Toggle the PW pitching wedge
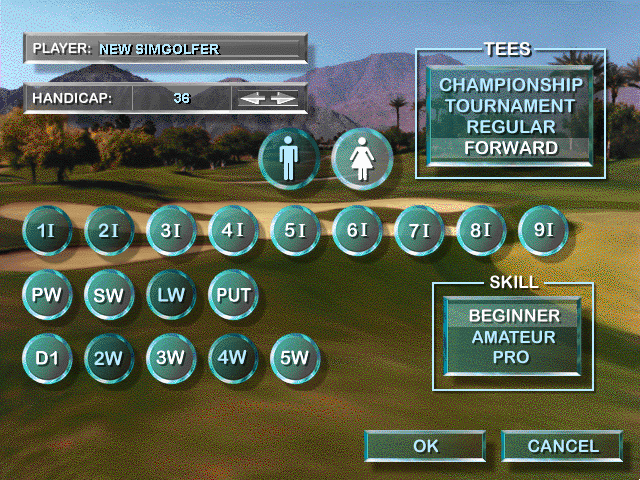 coord(47,295)
